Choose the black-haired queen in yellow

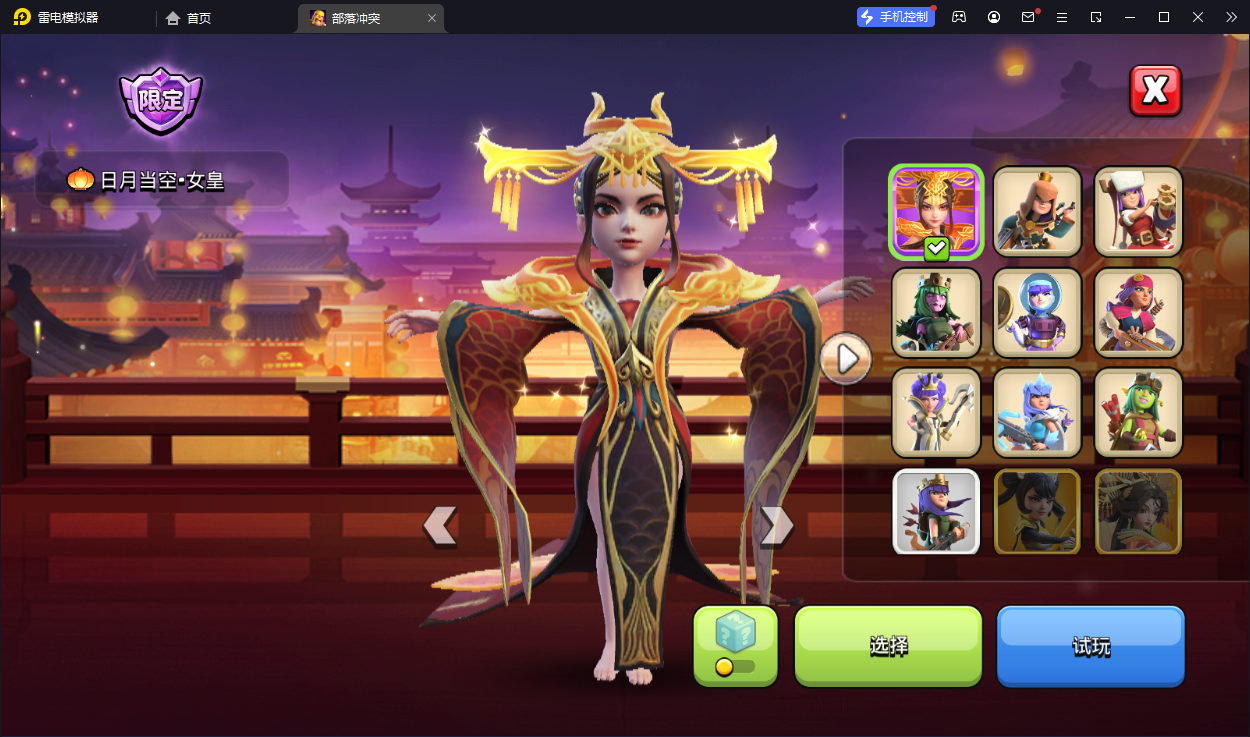[x=1037, y=512]
